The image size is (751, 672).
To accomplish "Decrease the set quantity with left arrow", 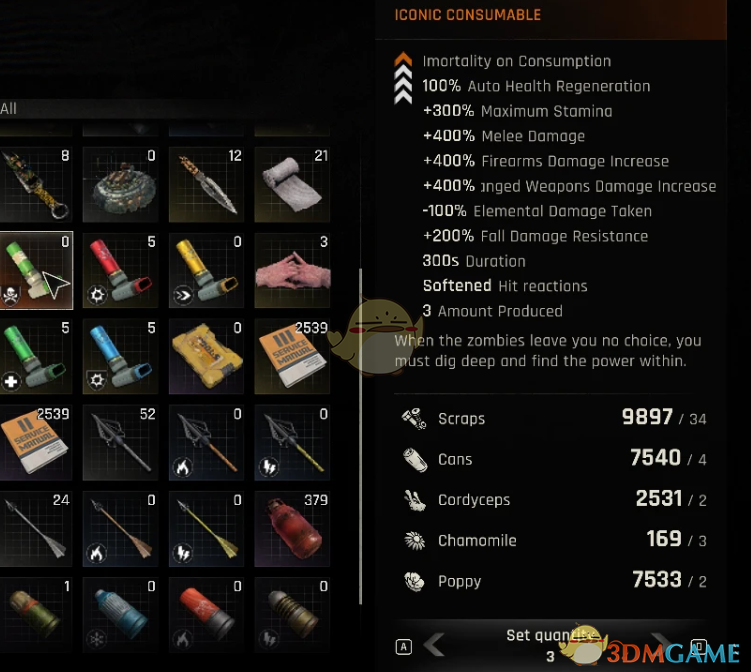I will pos(435,645).
